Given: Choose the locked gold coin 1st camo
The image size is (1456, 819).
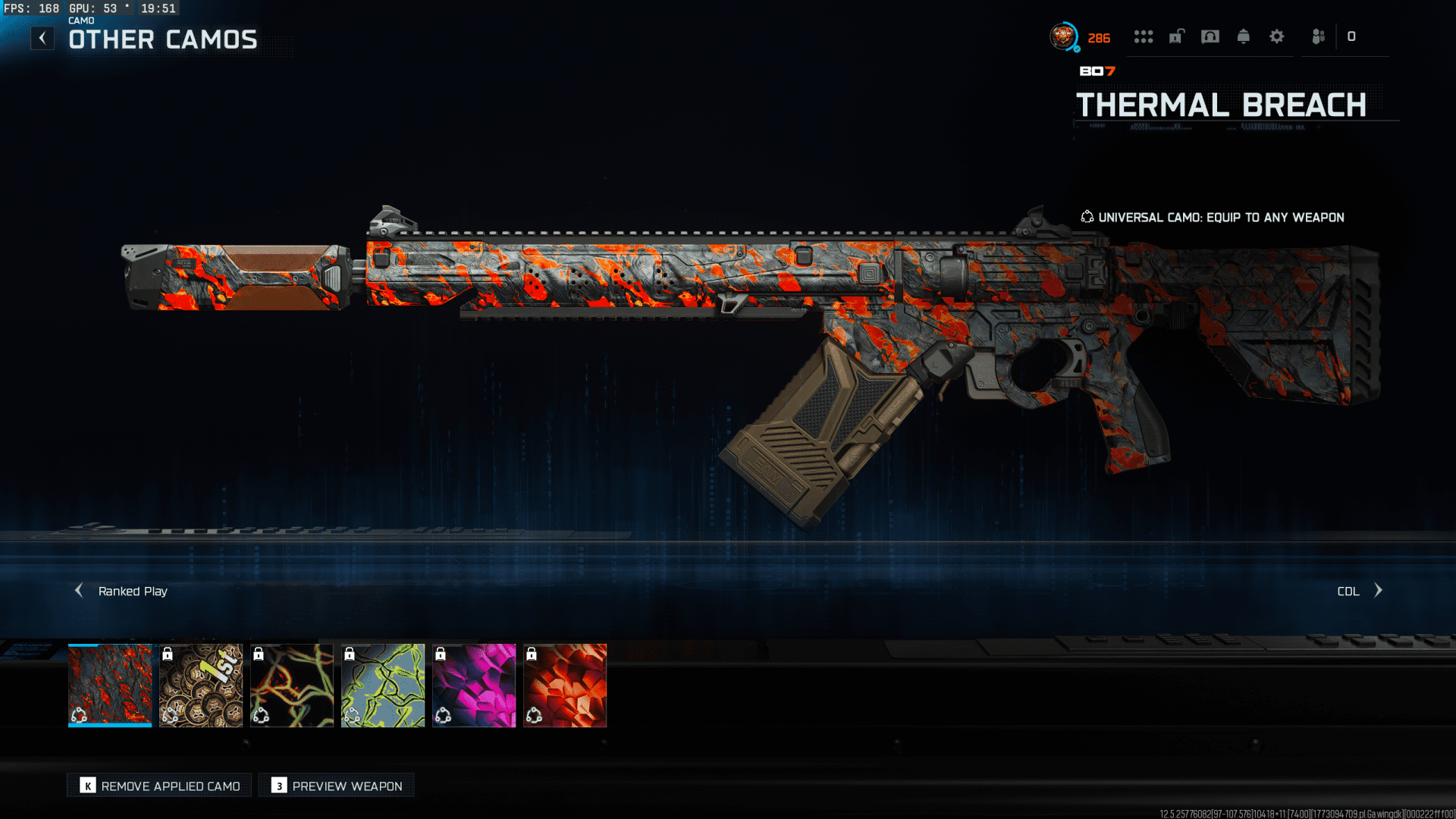Looking at the screenshot, I should [201, 685].
